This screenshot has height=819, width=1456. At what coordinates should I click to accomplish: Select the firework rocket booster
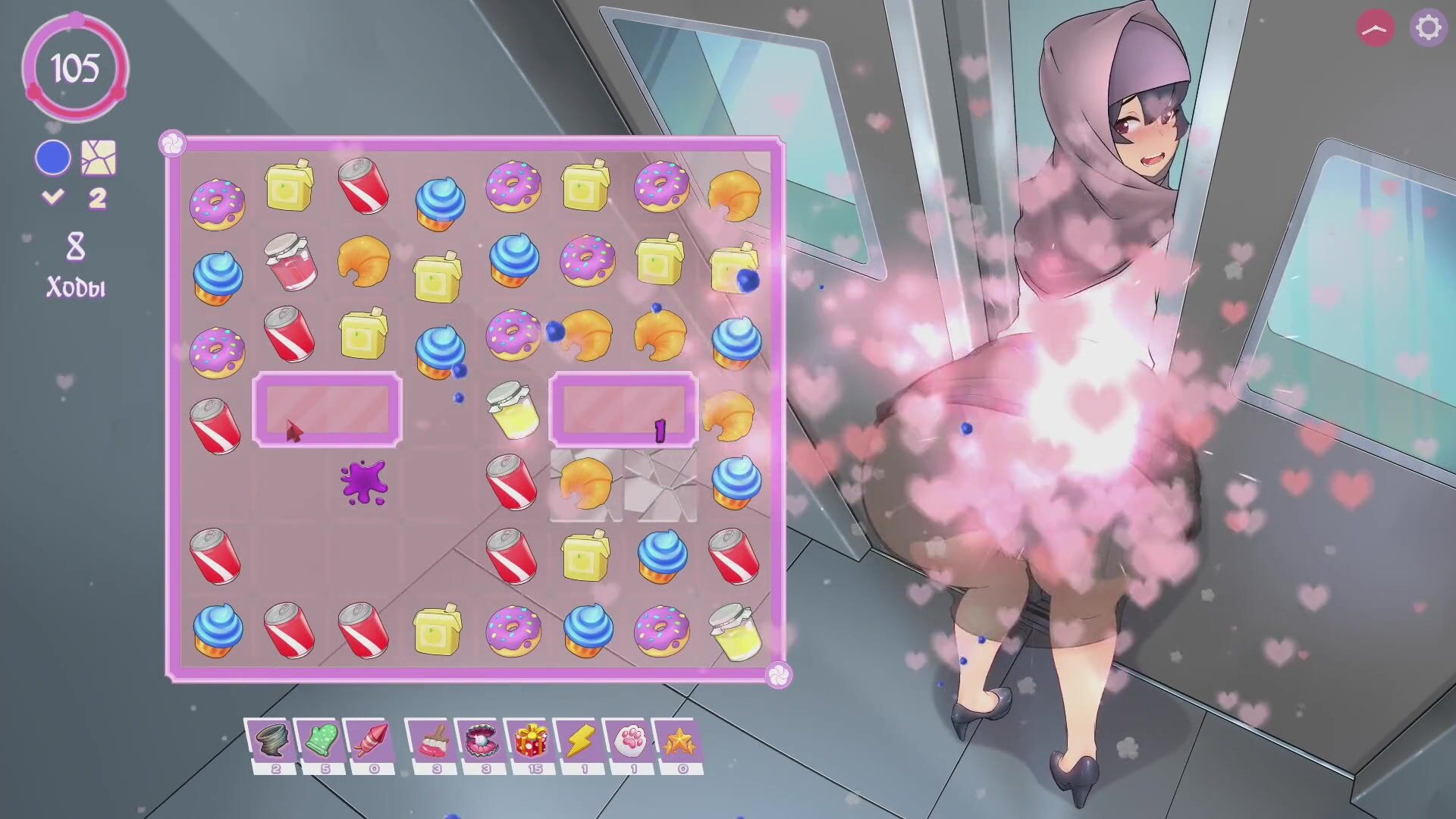tap(369, 739)
